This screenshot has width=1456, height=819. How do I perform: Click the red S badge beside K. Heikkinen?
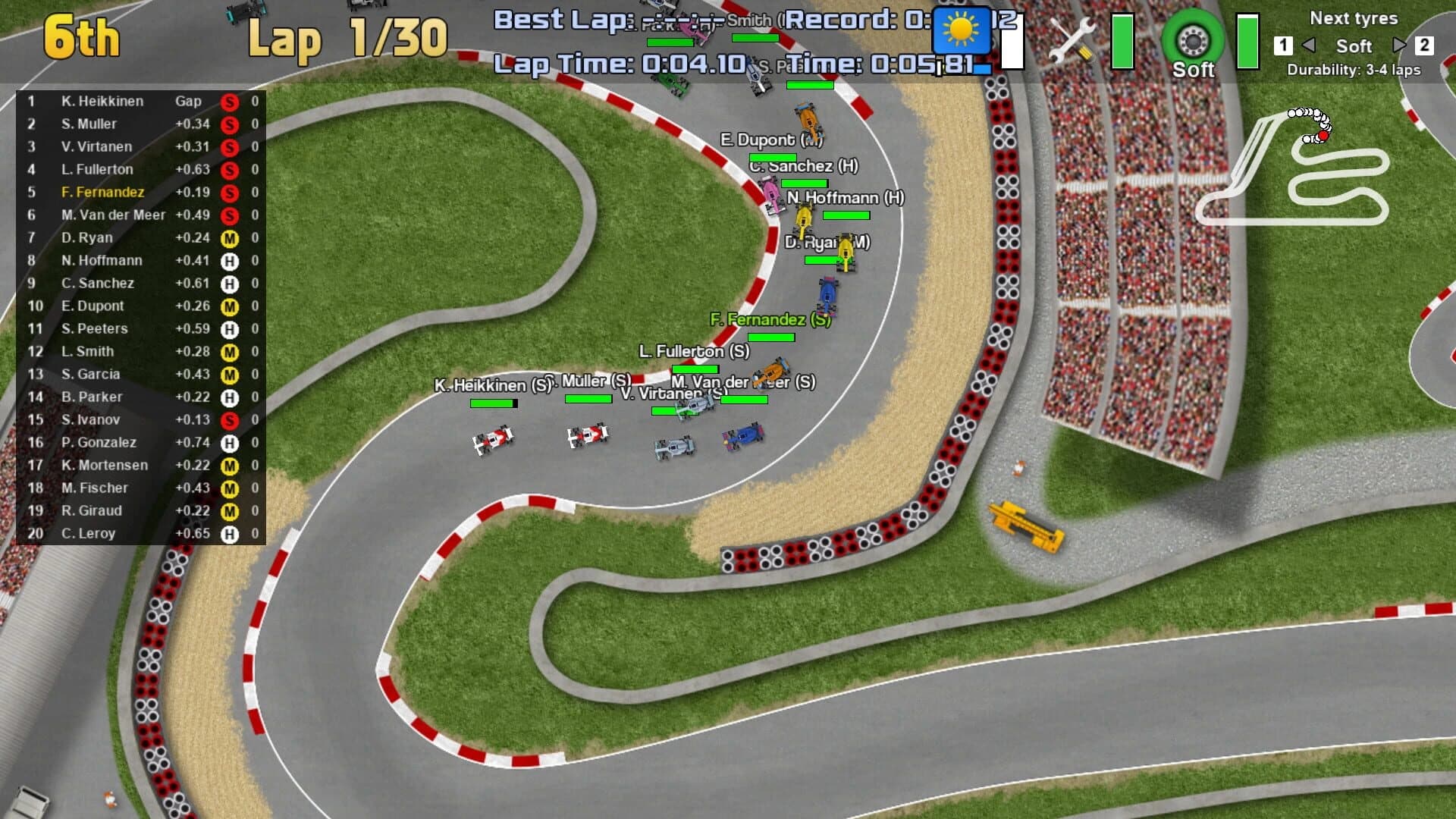(230, 101)
